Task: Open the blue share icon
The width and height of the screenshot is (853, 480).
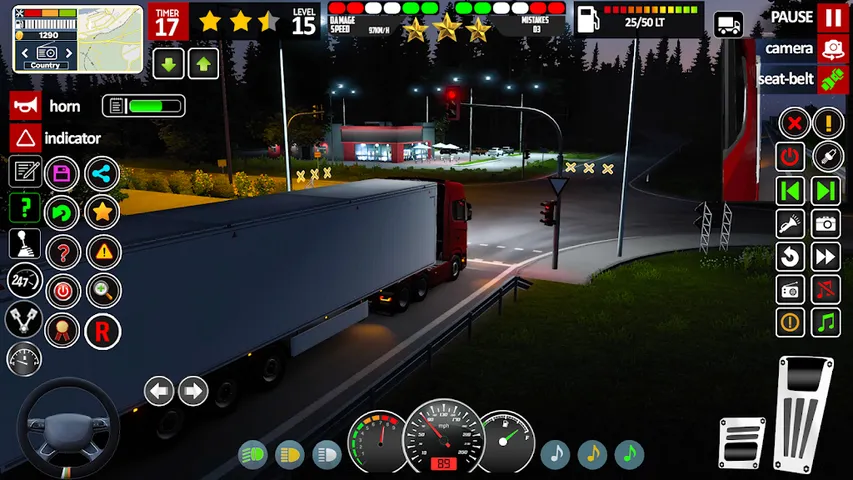Action: [x=102, y=173]
